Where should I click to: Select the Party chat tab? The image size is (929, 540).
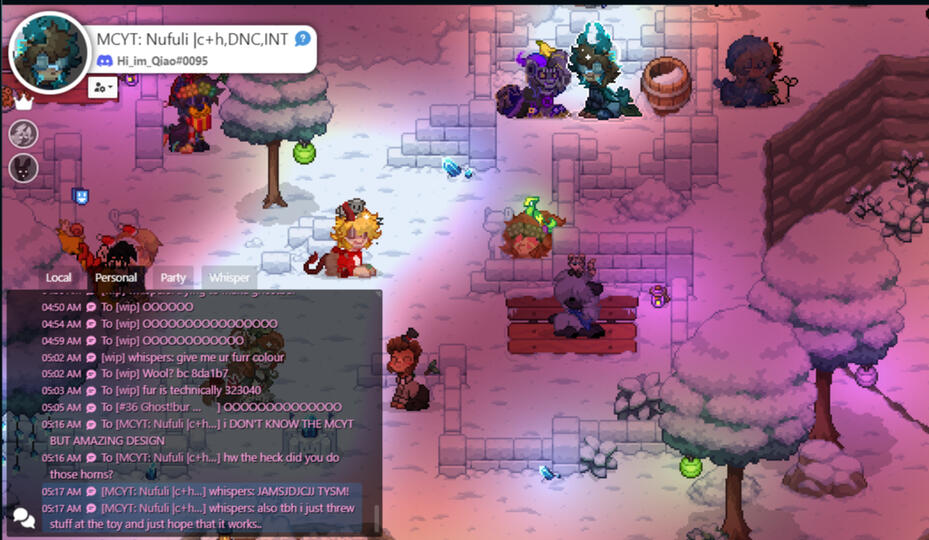click(173, 278)
